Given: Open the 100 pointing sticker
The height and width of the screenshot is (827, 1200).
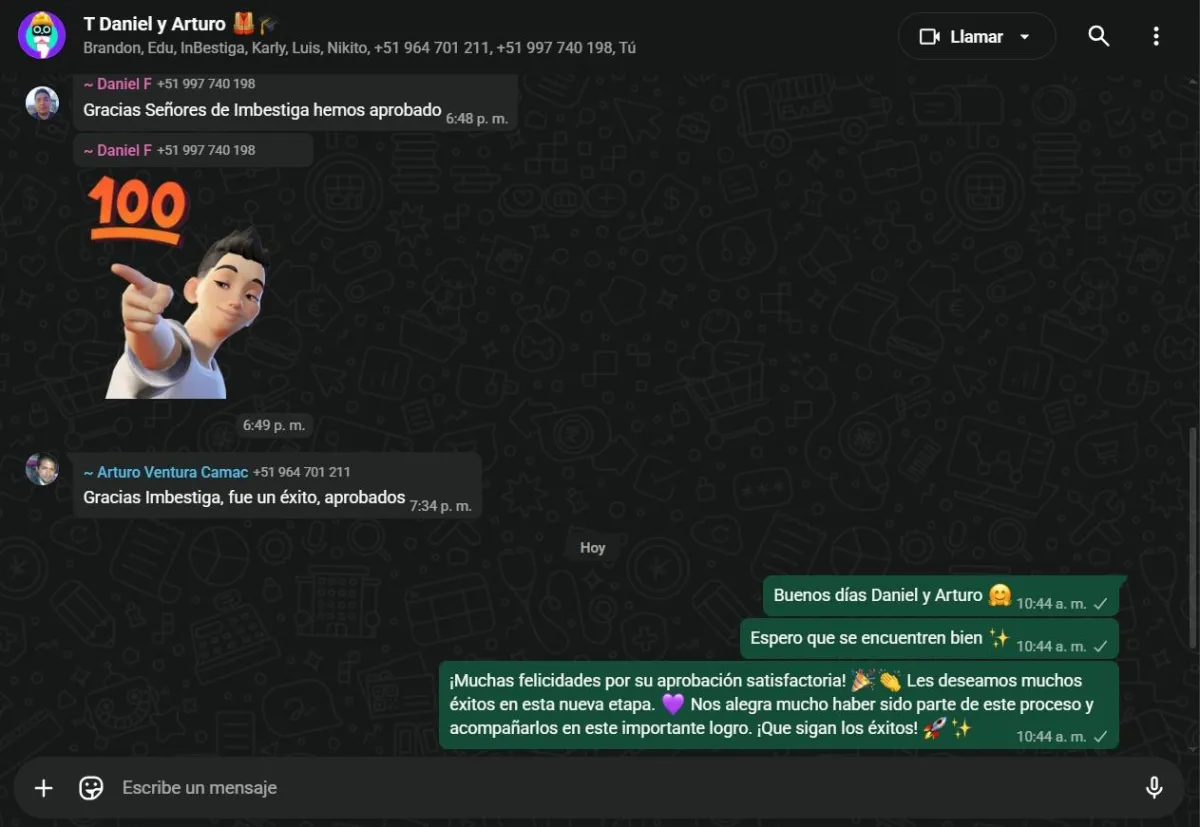Looking at the screenshot, I should coord(180,288).
